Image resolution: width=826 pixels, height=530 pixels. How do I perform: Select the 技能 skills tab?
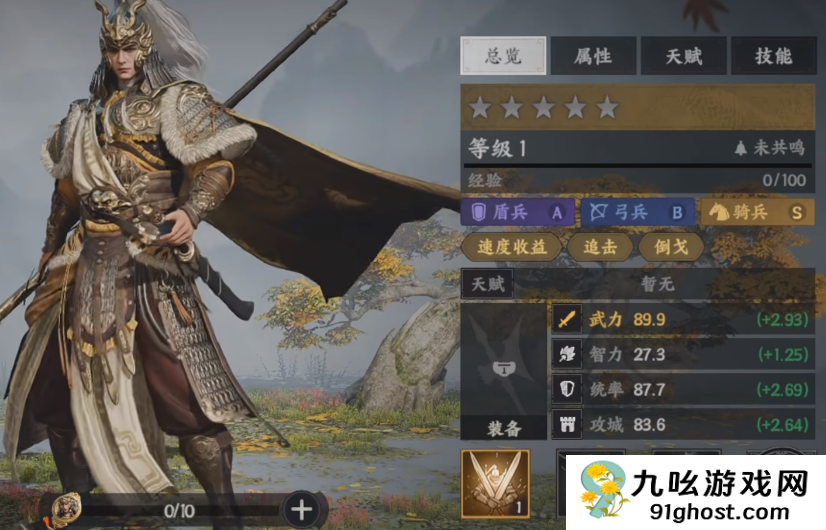point(773,56)
